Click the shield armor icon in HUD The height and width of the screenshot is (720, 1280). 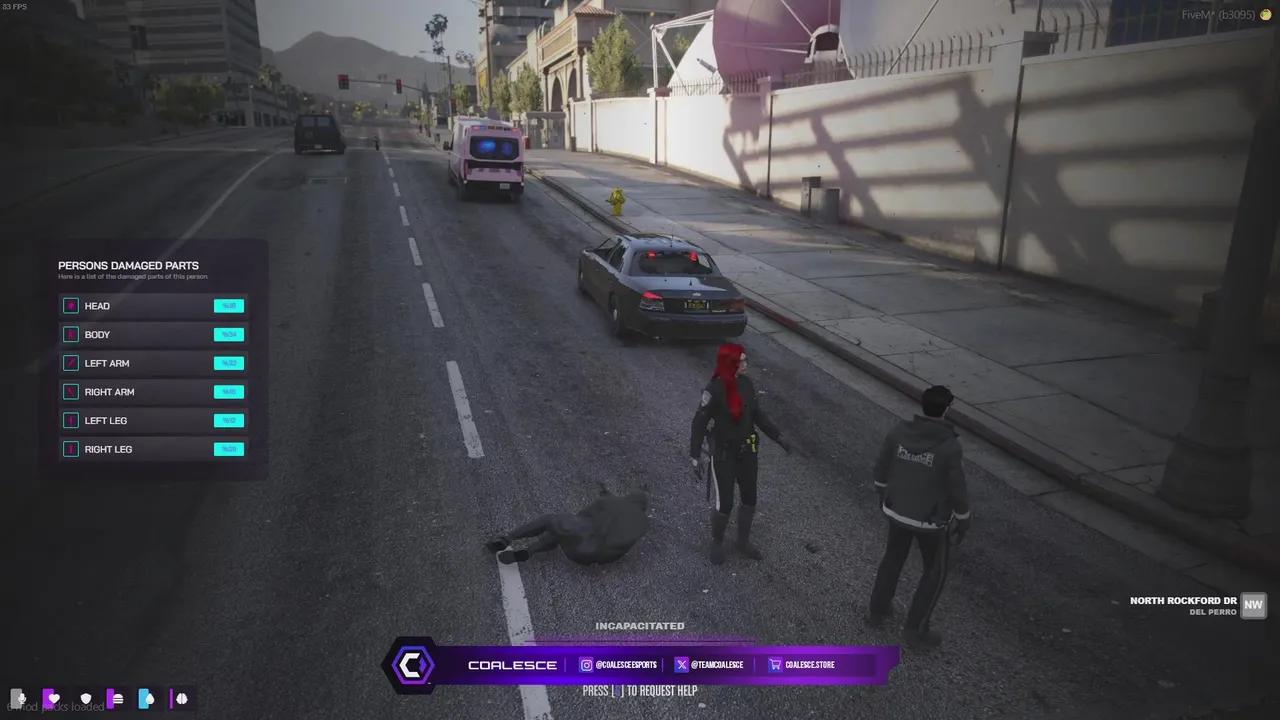[86, 699]
